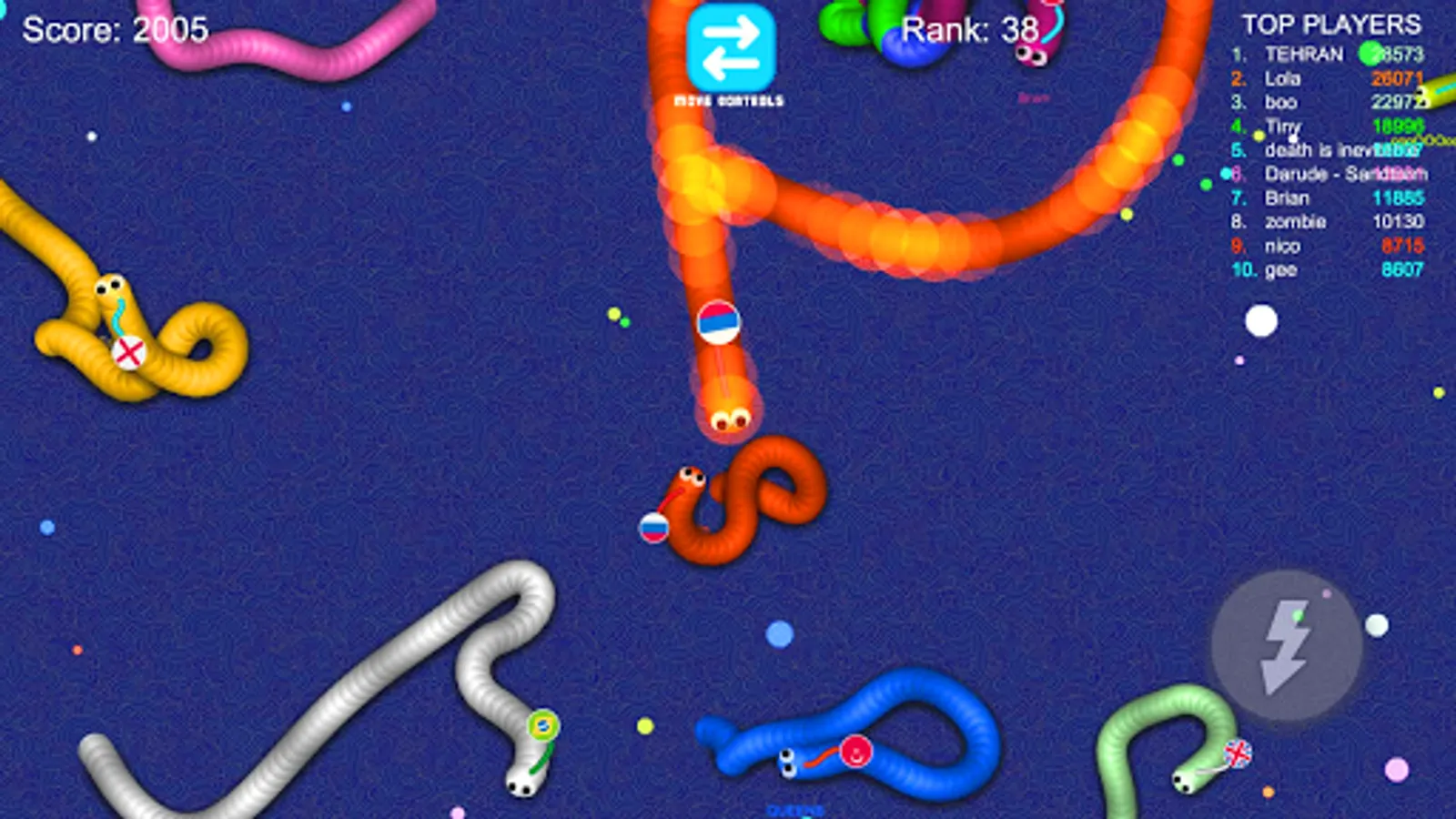This screenshot has width=1456, height=819.
Task: Click the Rank: 38 indicator
Action: tap(967, 32)
